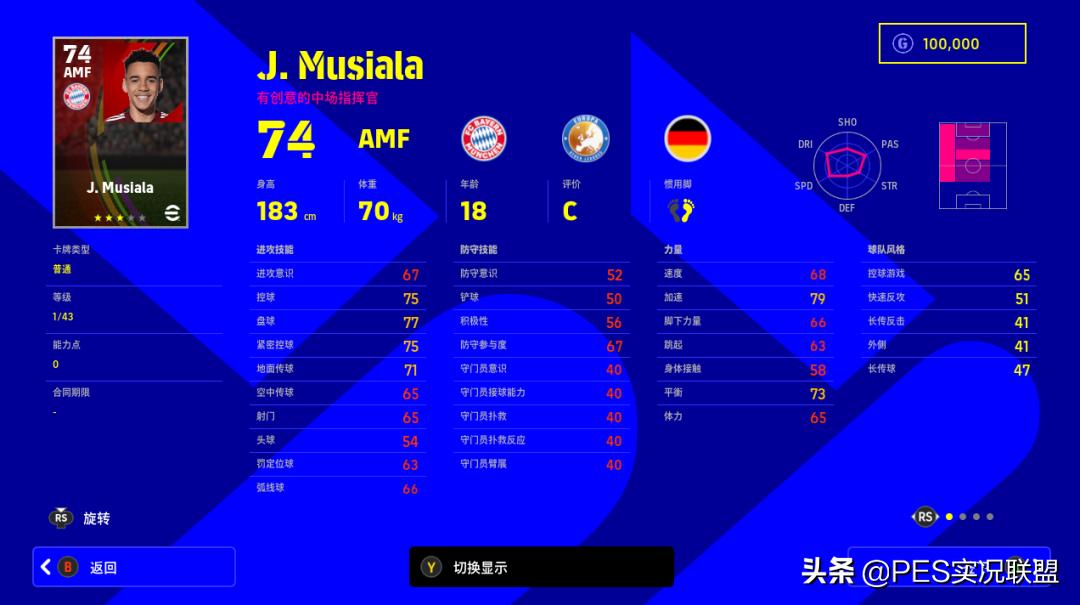Select the European league emblem
1080x605 pixels.
coord(585,138)
